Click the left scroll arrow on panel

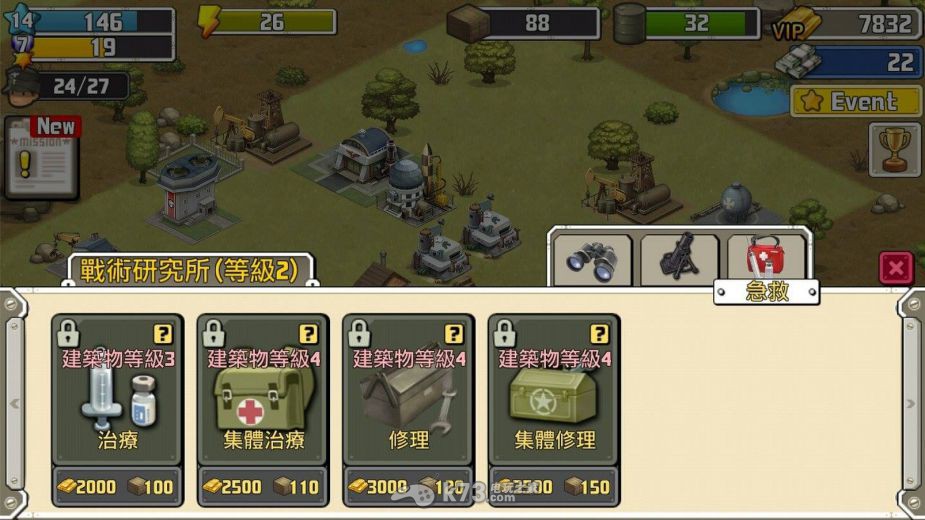[x=14, y=403]
